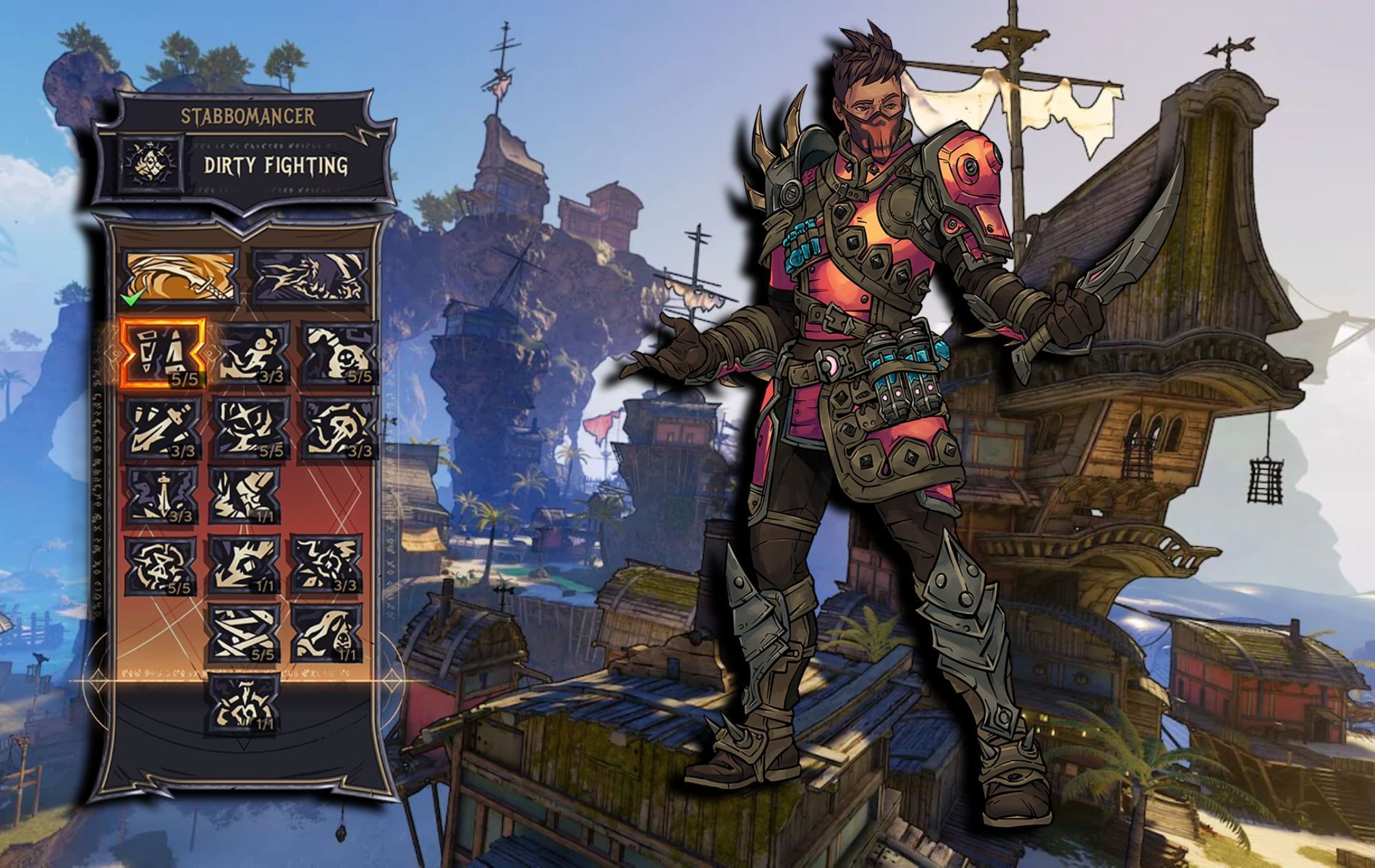Select the Potent Poisons skull bag skill
Image resolution: width=1375 pixels, height=868 pixels.
[x=339, y=354]
